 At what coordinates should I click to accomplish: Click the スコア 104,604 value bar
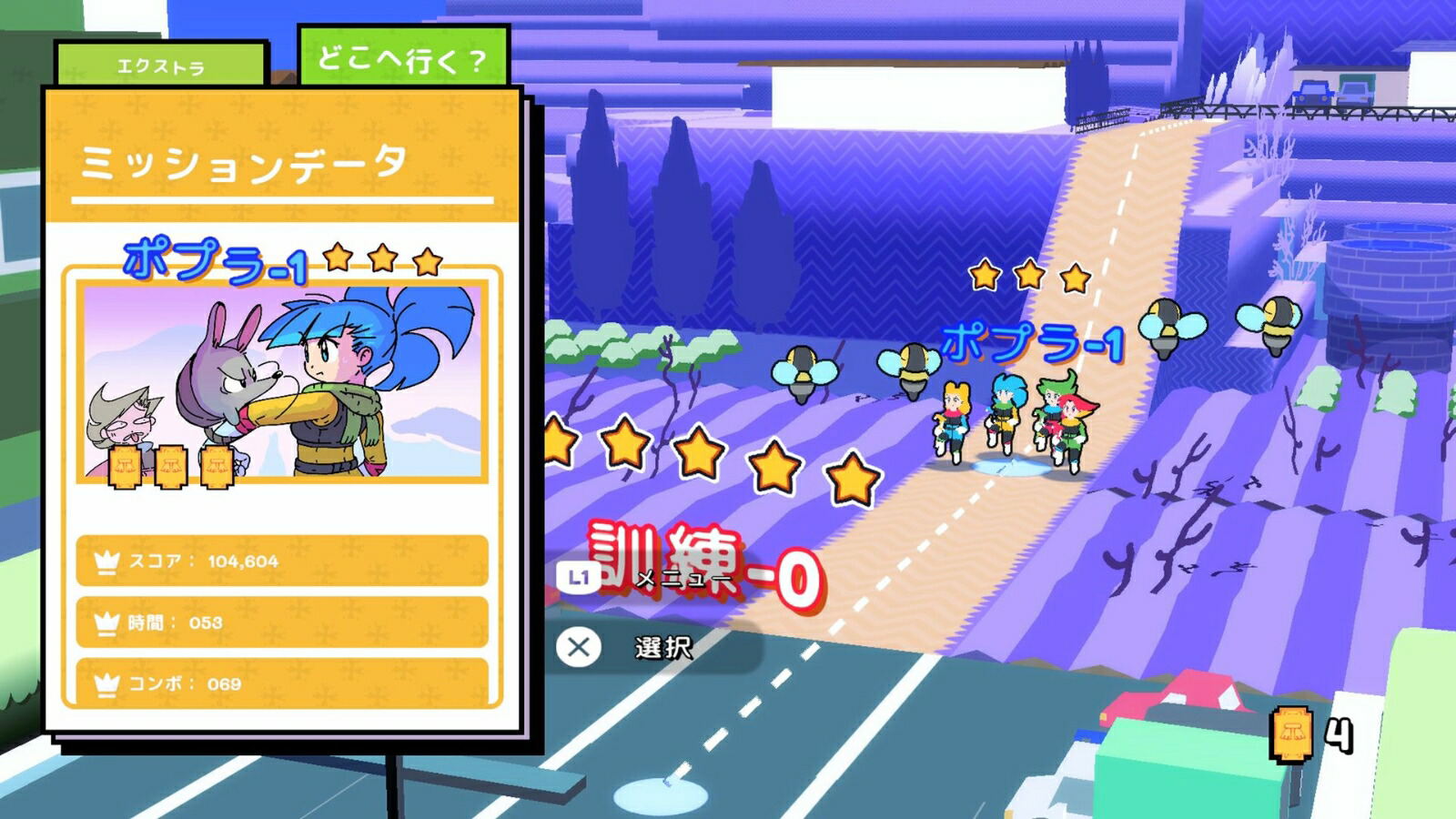[282, 562]
